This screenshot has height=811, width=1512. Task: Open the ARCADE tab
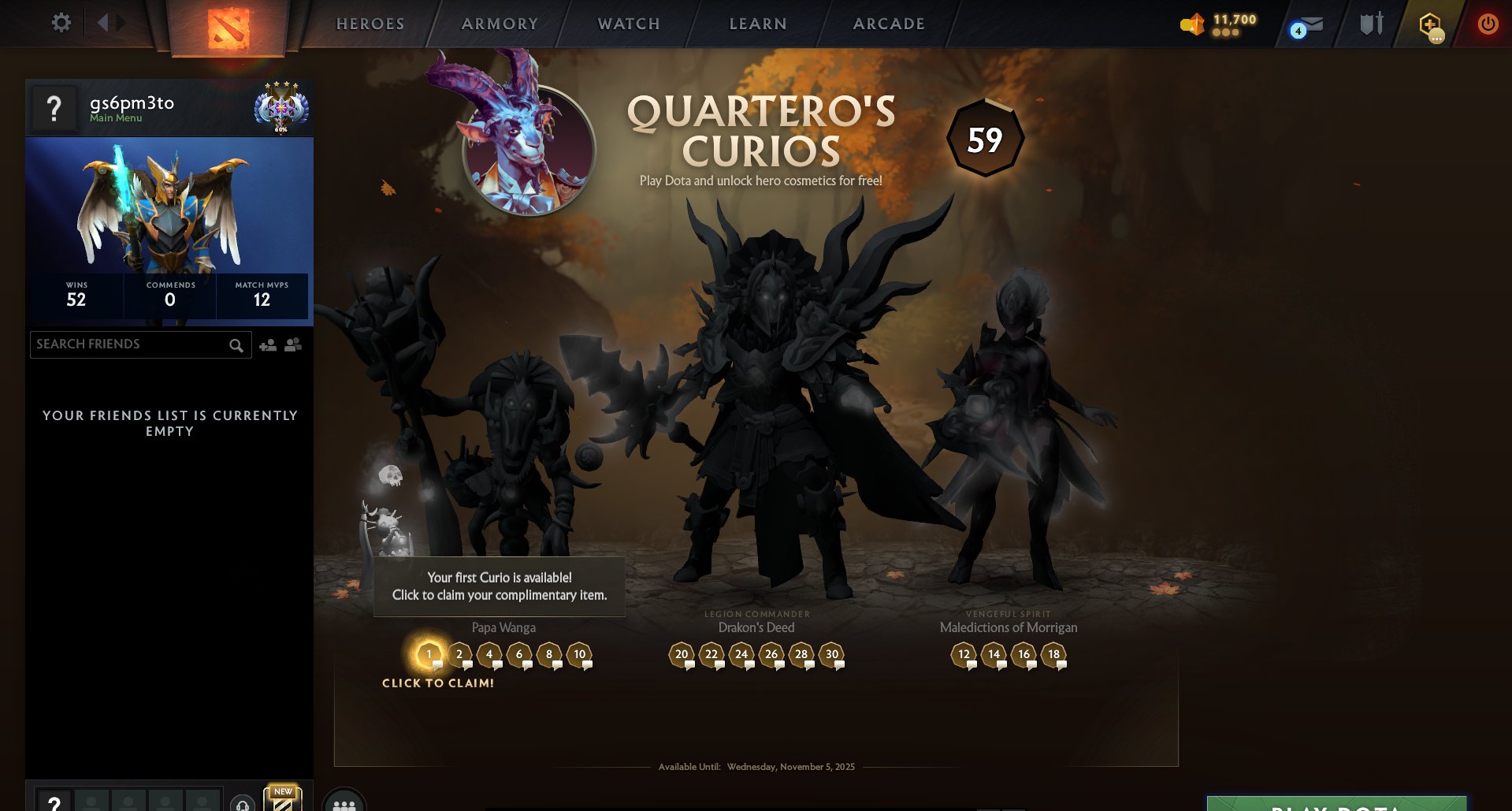pyautogui.click(x=888, y=24)
